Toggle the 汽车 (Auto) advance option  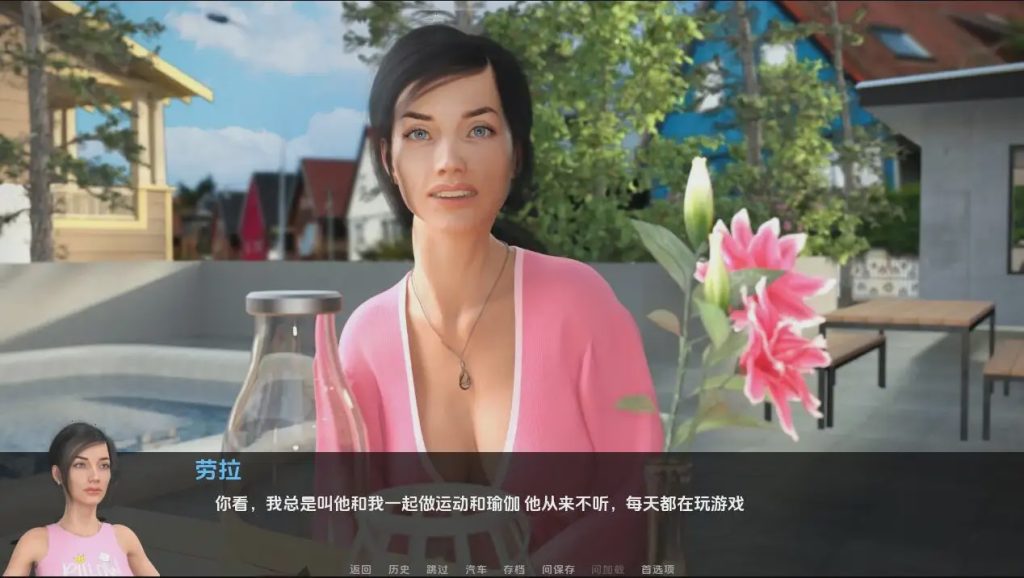pos(476,569)
